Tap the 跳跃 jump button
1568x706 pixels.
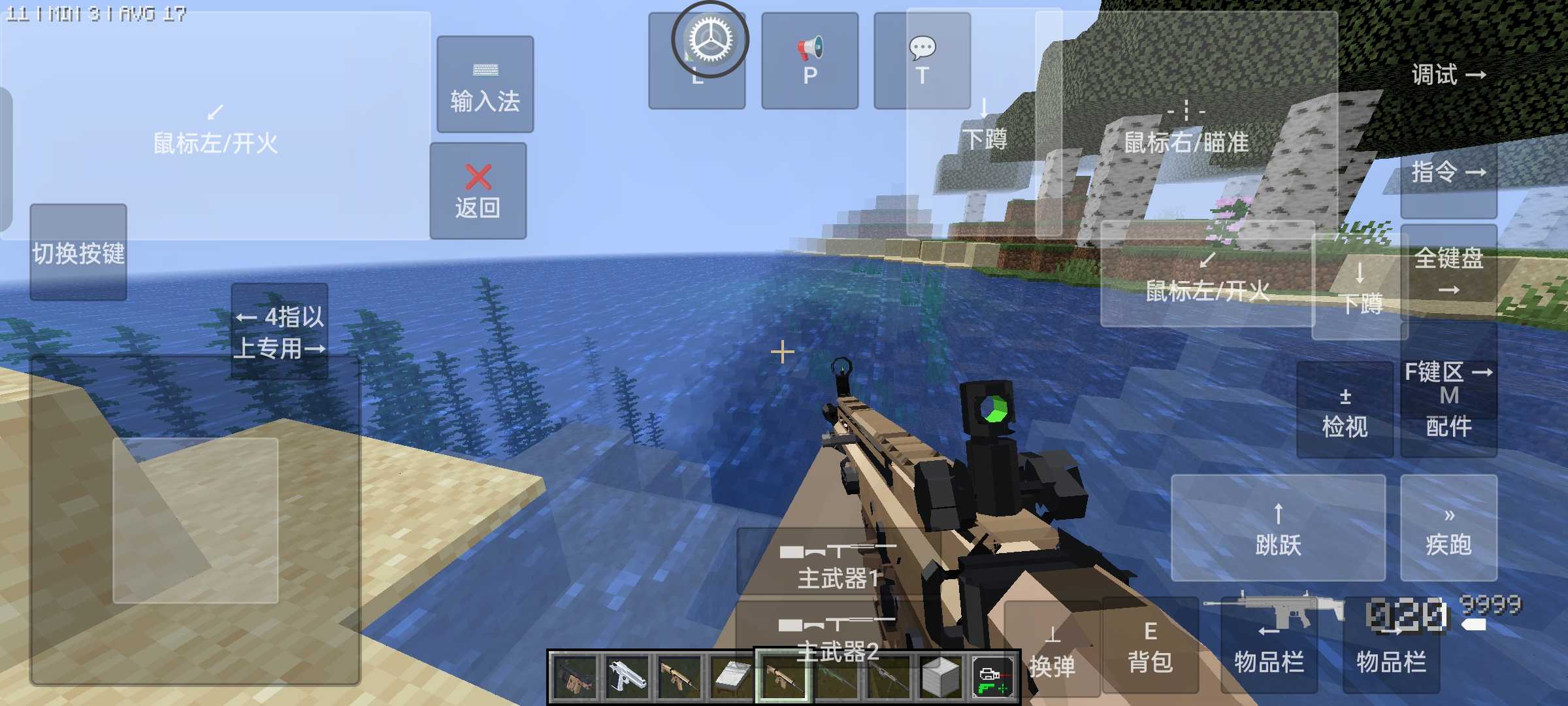point(1278,528)
